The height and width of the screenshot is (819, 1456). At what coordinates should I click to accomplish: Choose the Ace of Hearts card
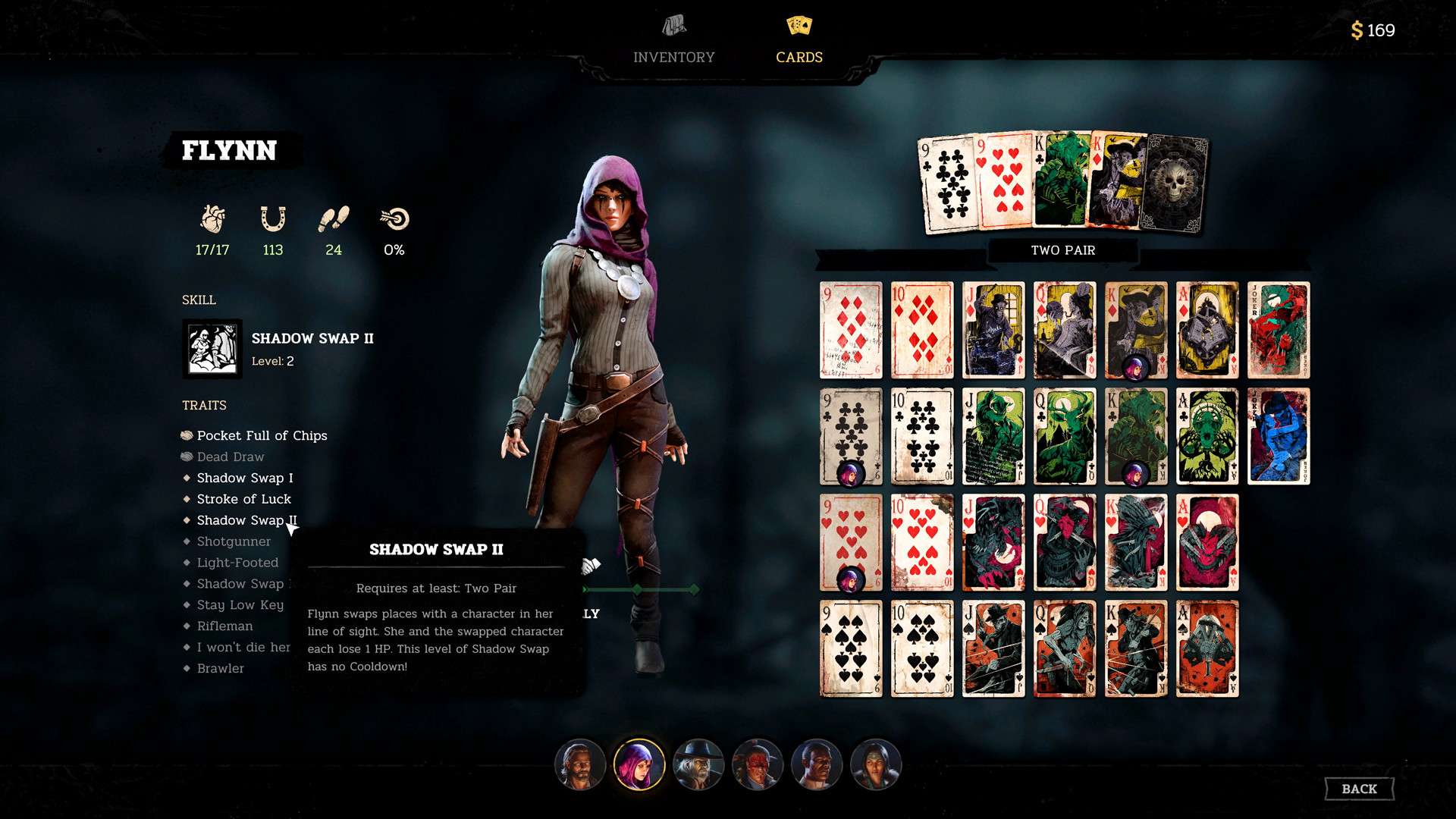[1207, 542]
